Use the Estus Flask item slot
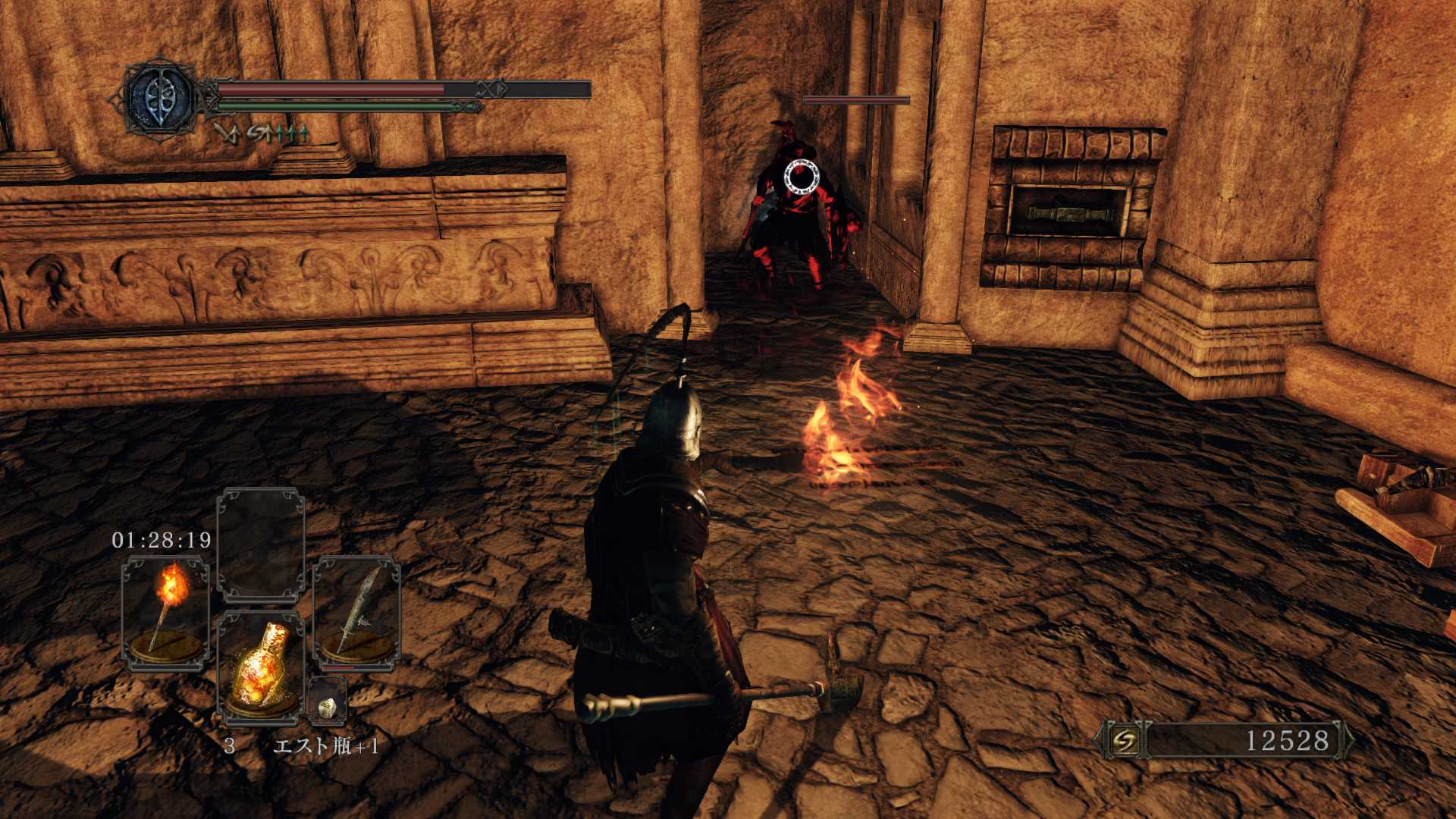The height and width of the screenshot is (819, 1456). [x=260, y=666]
